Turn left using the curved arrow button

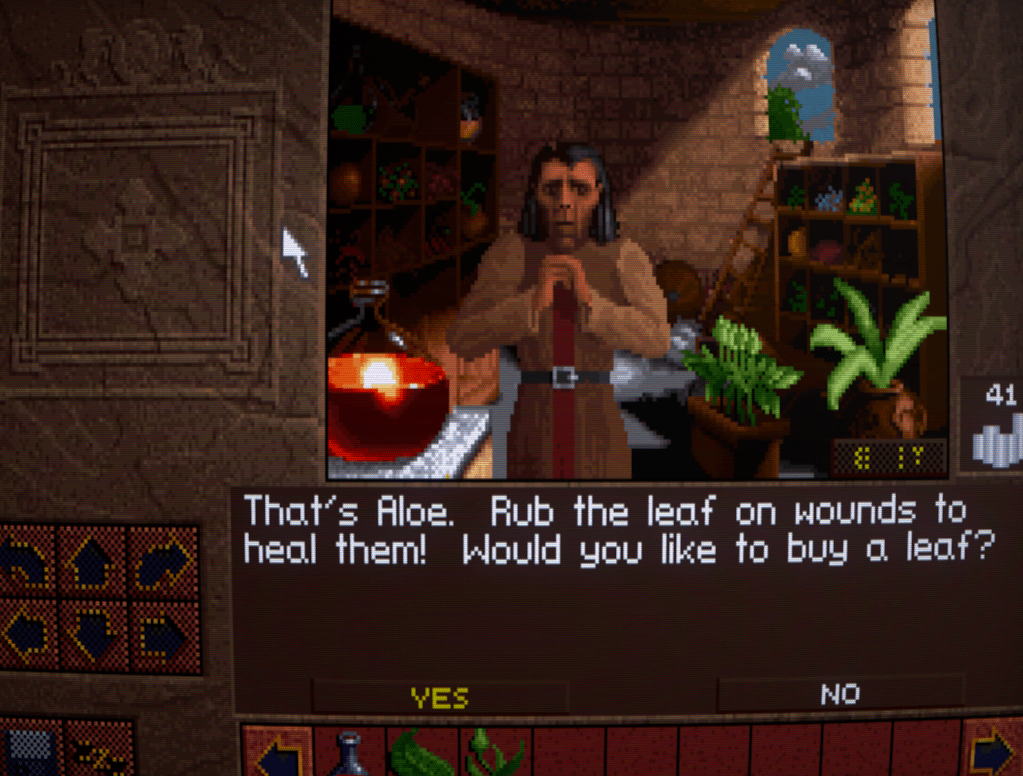(x=25, y=563)
